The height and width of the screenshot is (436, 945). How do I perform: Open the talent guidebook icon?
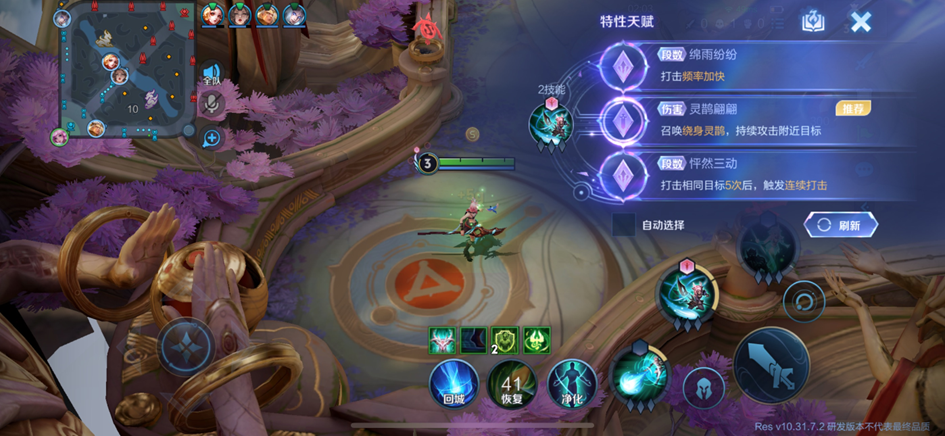pos(814,22)
